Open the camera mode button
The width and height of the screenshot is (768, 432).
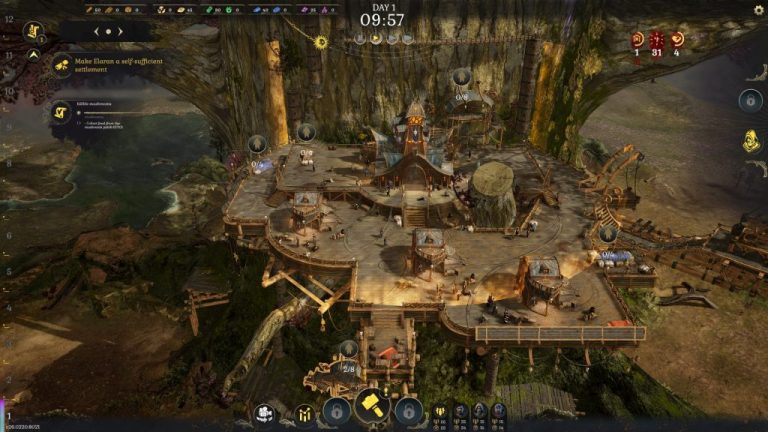tap(265, 412)
